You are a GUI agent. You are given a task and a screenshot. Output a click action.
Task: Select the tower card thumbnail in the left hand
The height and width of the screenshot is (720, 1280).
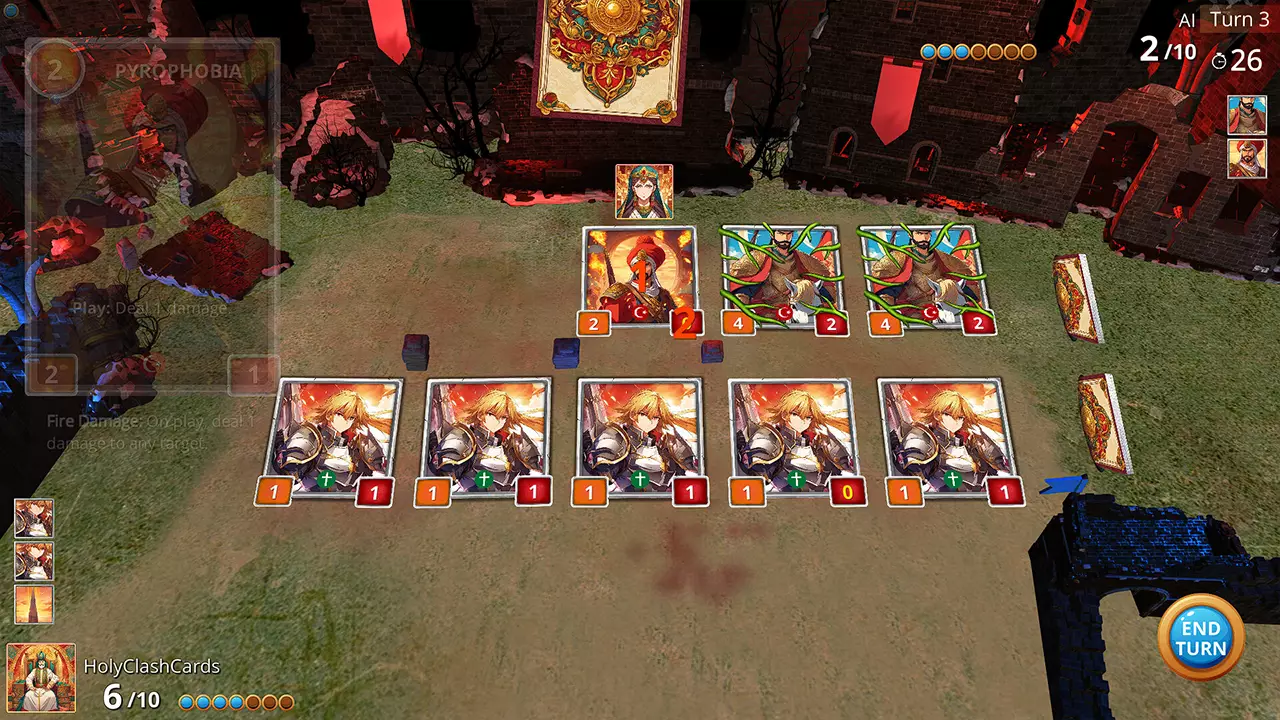[35, 605]
